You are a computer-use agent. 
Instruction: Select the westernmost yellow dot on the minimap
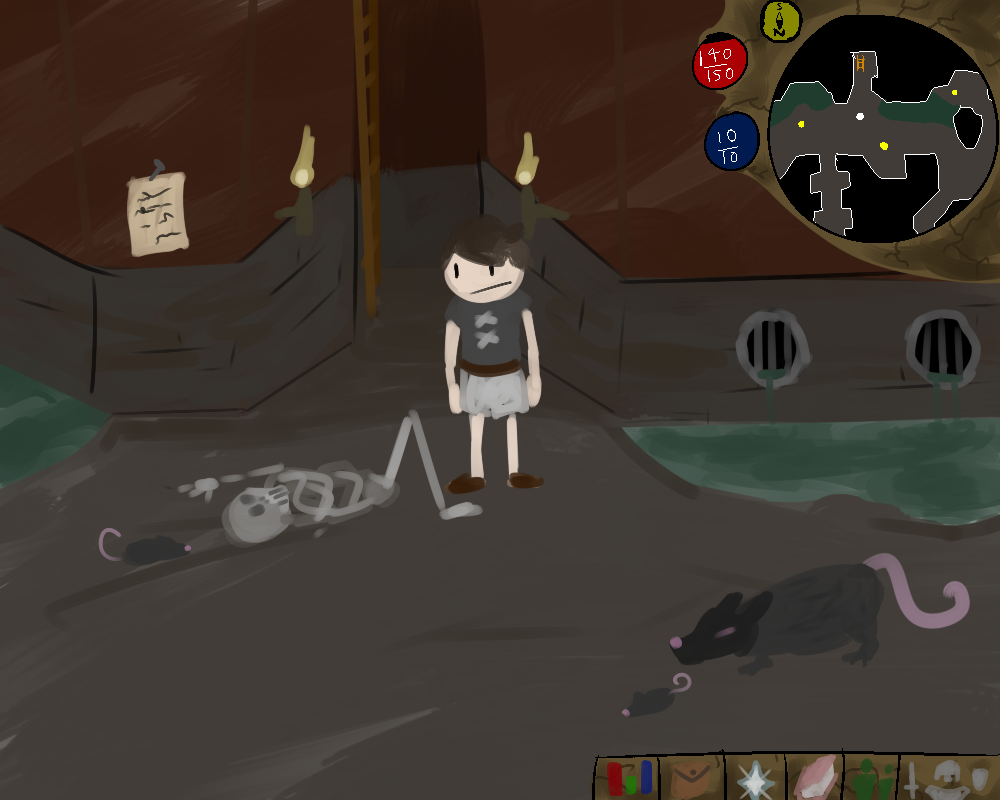(801, 125)
